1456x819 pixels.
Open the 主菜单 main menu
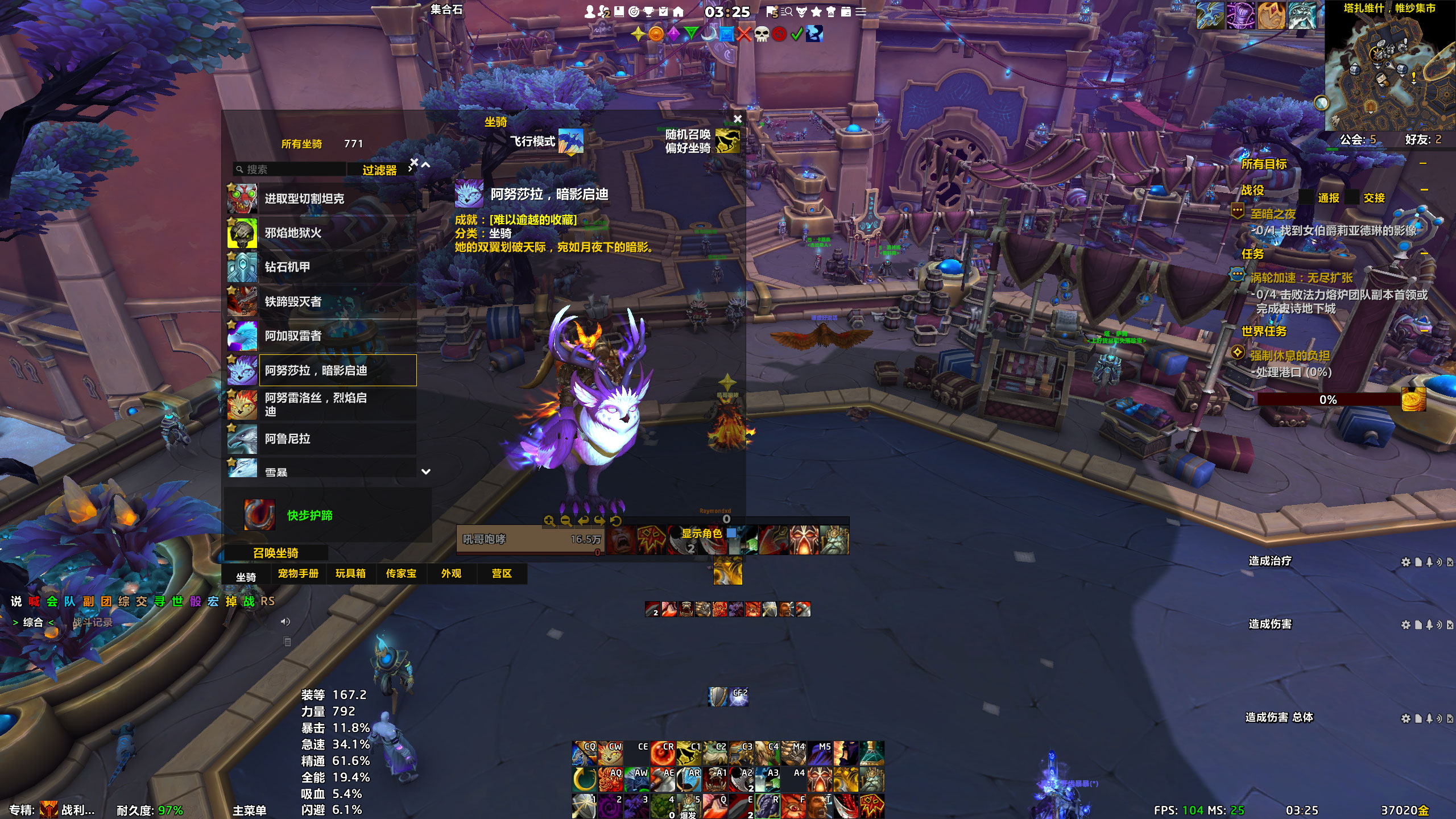249,810
